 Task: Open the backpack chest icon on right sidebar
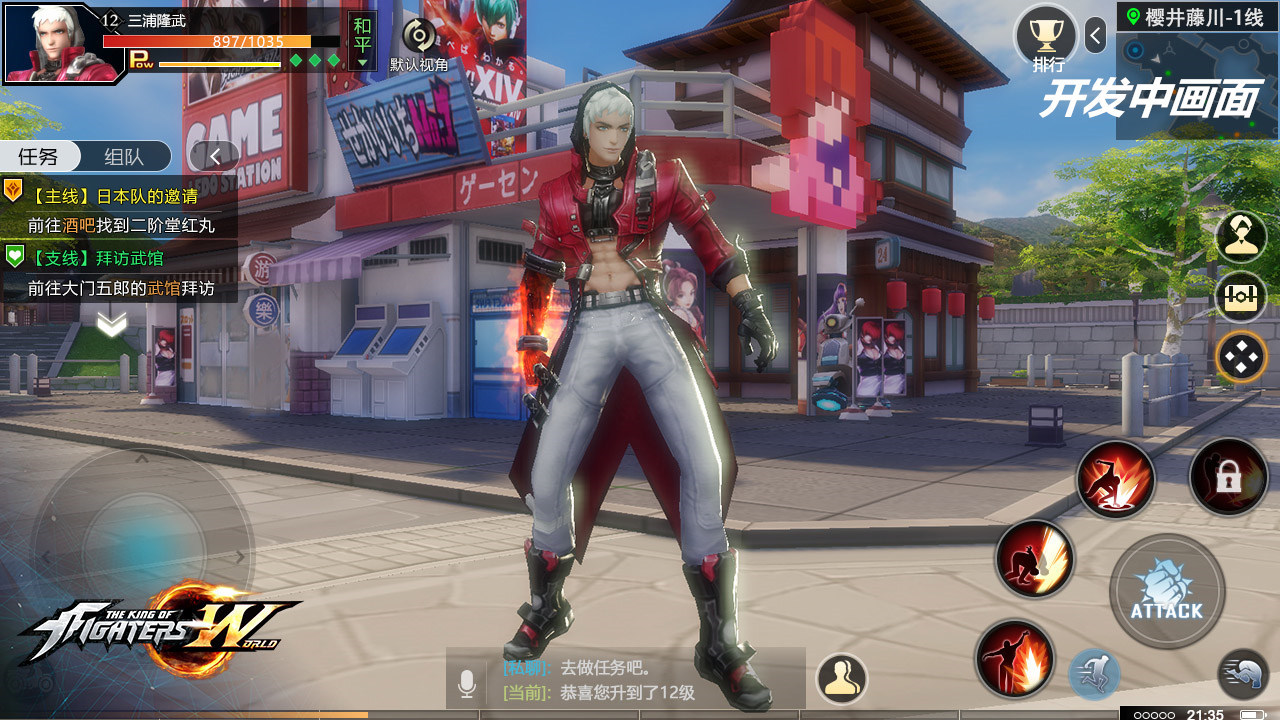[x=1242, y=297]
